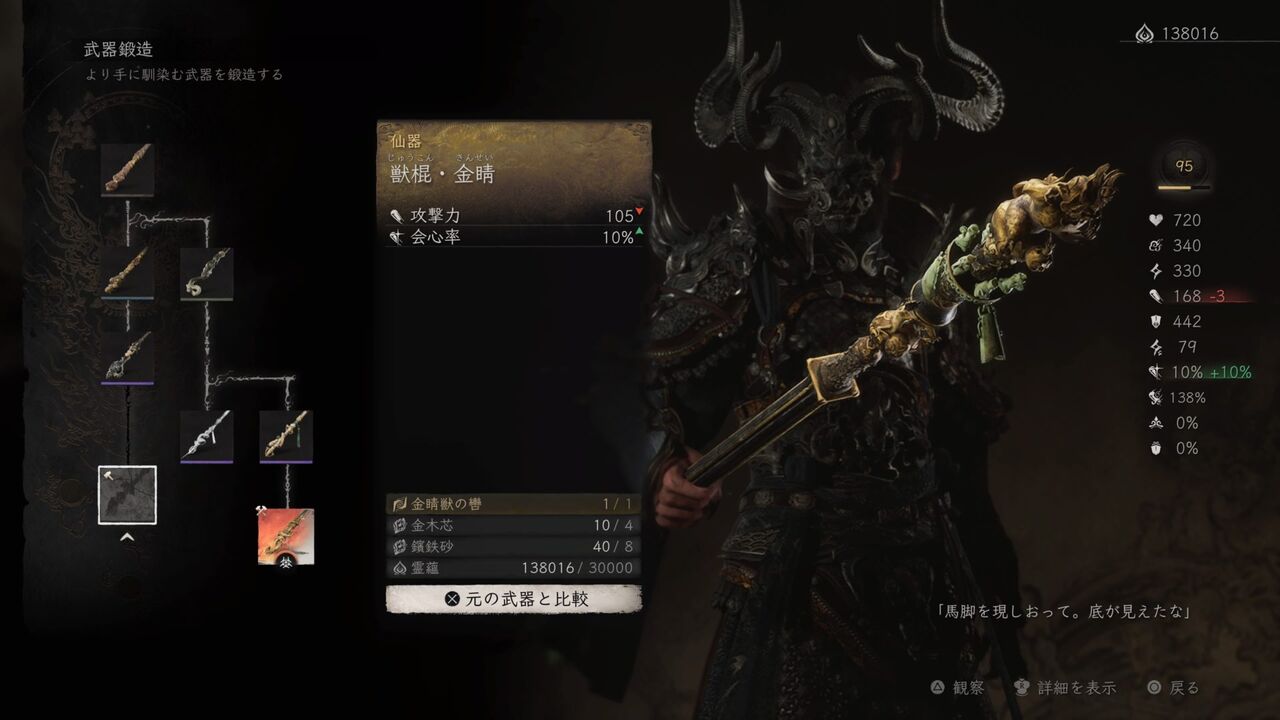This screenshot has height=720, width=1280.
Task: Pick the orange-background golden staff node
Action: point(286,536)
